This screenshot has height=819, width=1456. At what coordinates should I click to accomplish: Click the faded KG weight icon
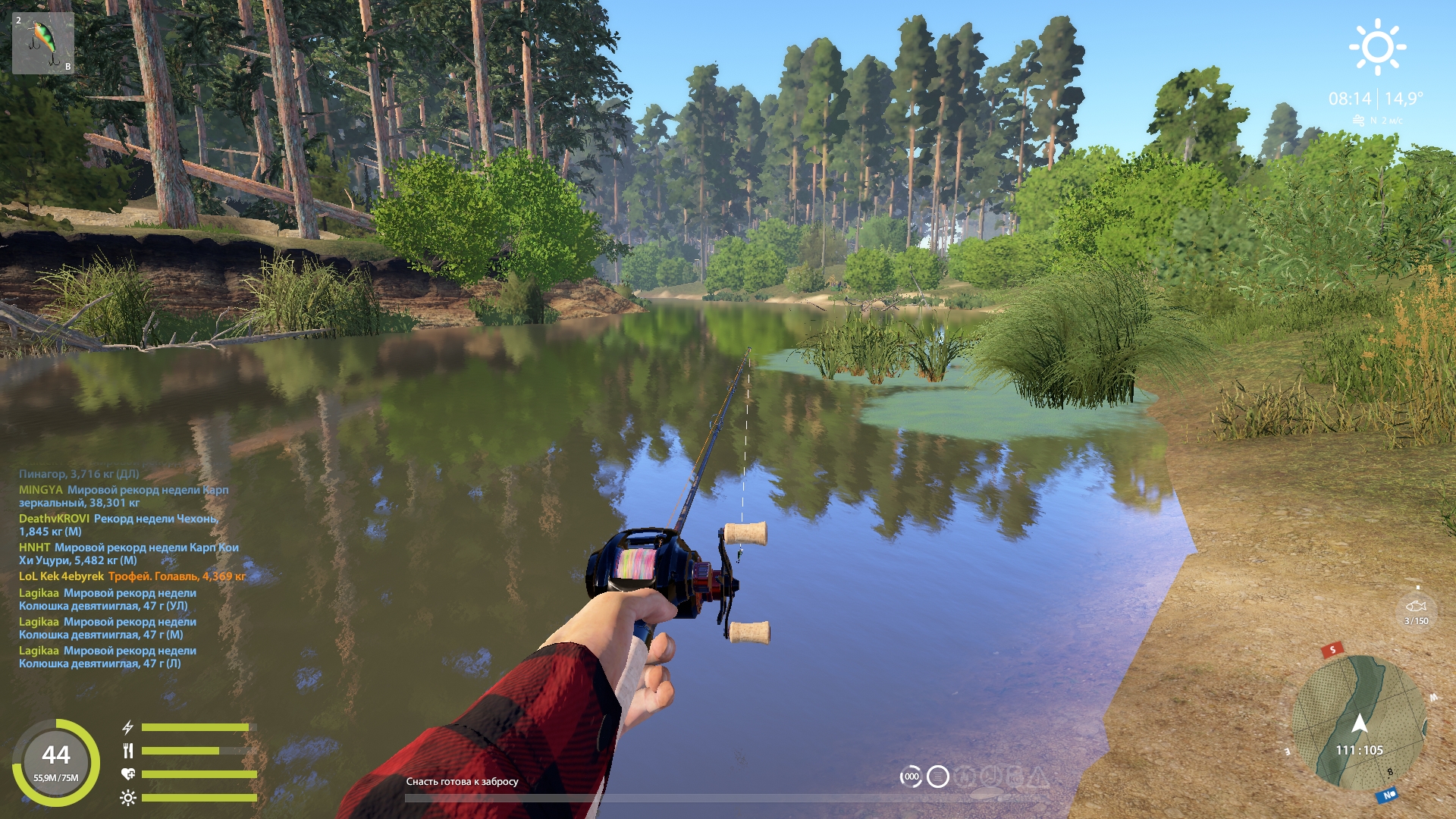(x=1015, y=777)
